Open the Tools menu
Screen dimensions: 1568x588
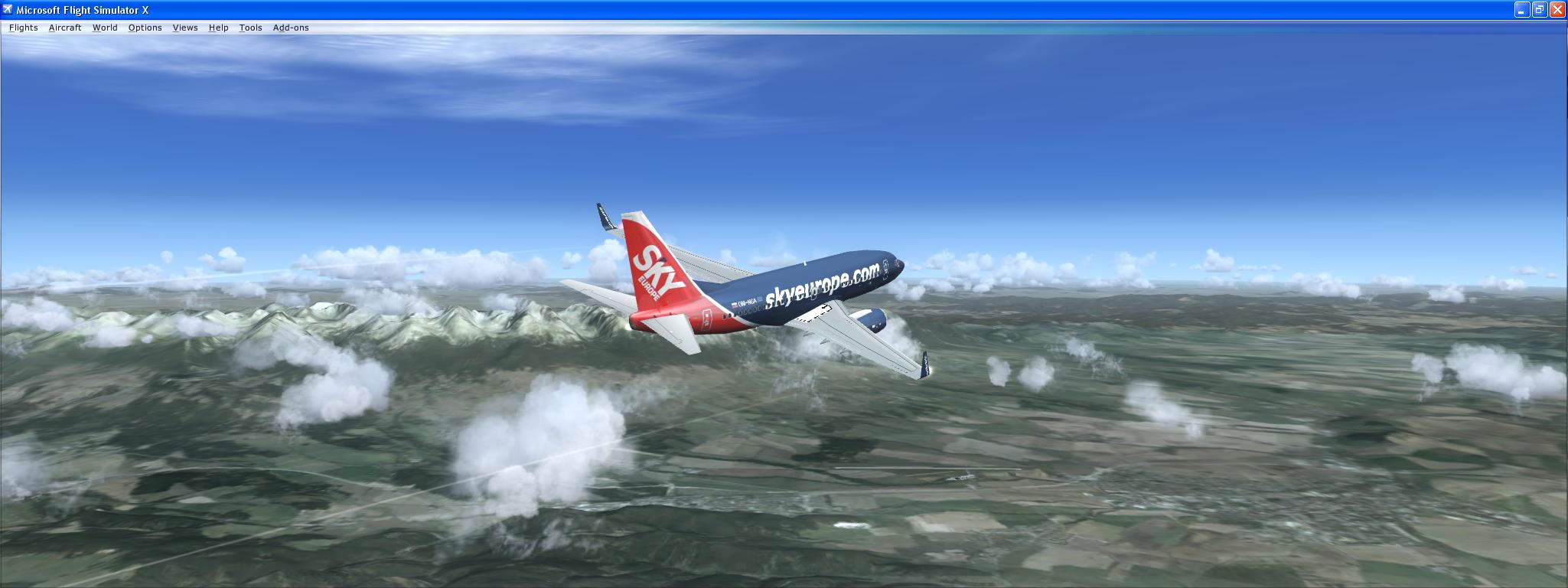pos(250,28)
